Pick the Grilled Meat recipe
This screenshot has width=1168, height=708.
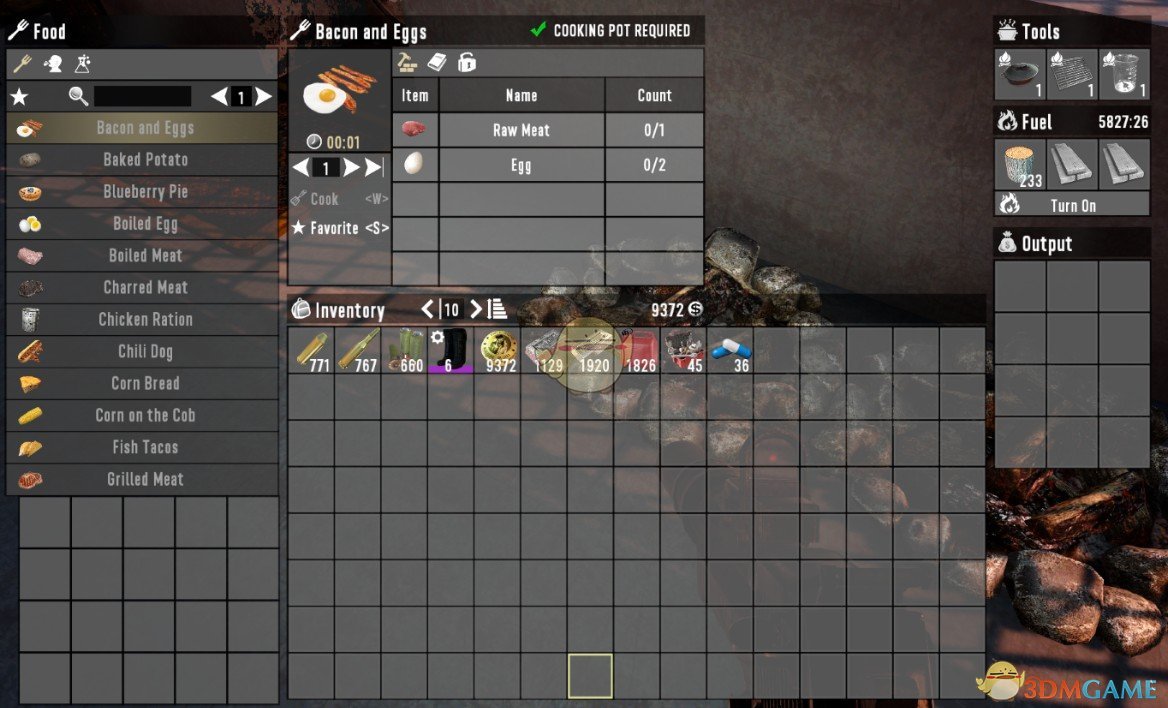point(145,480)
